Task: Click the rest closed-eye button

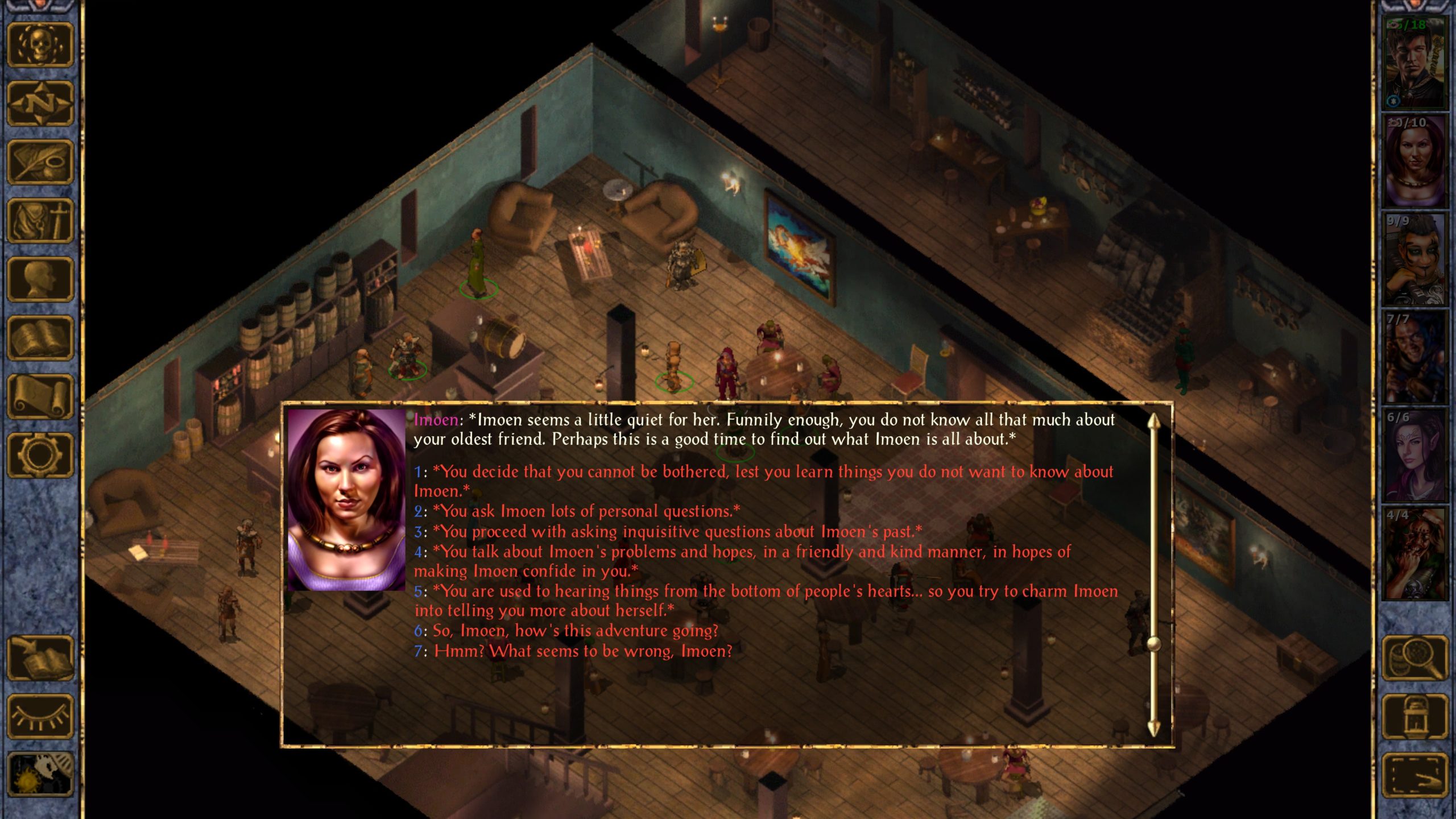Action: tap(40, 717)
